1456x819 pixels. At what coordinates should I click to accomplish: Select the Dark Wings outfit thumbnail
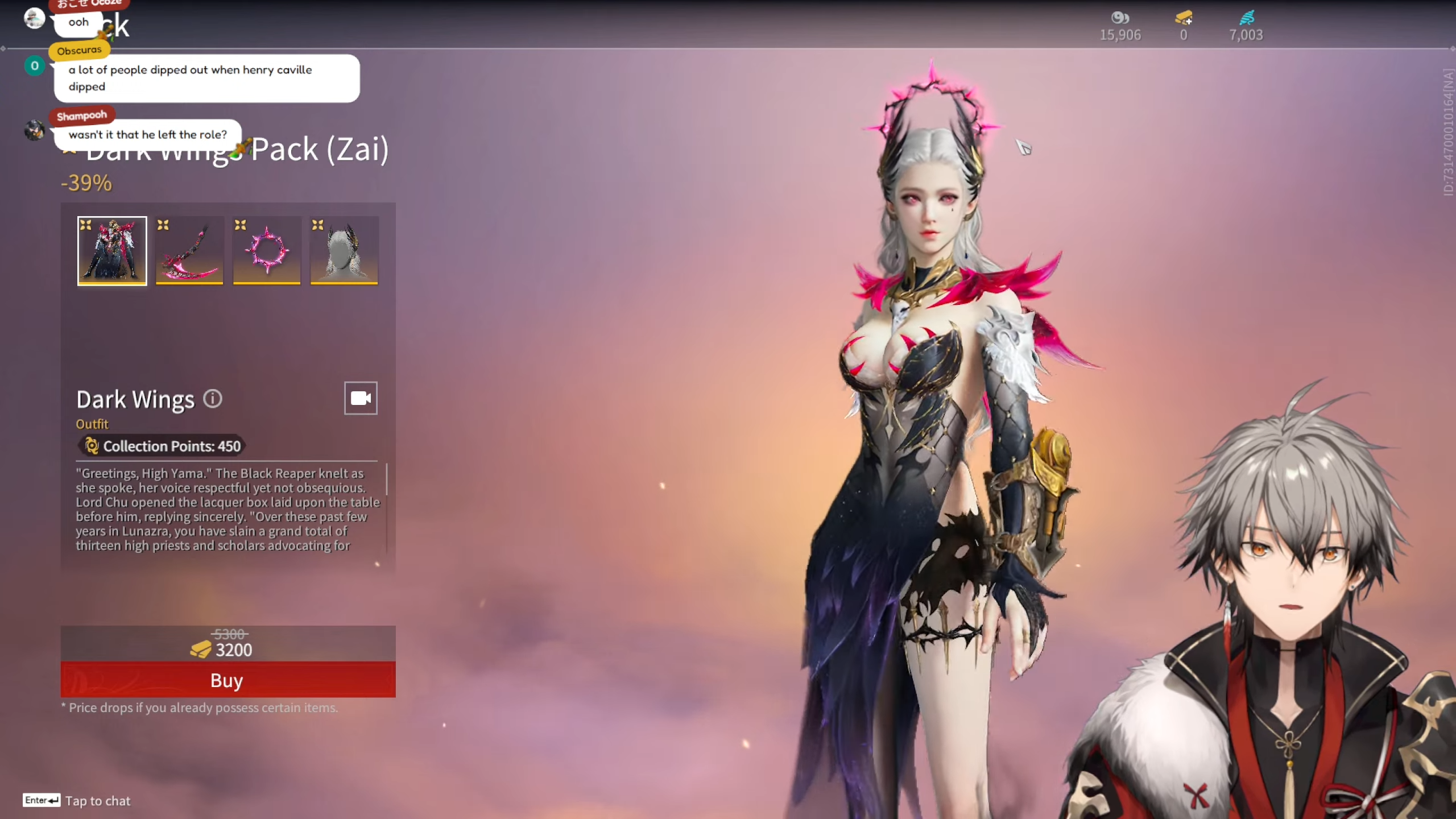[112, 250]
